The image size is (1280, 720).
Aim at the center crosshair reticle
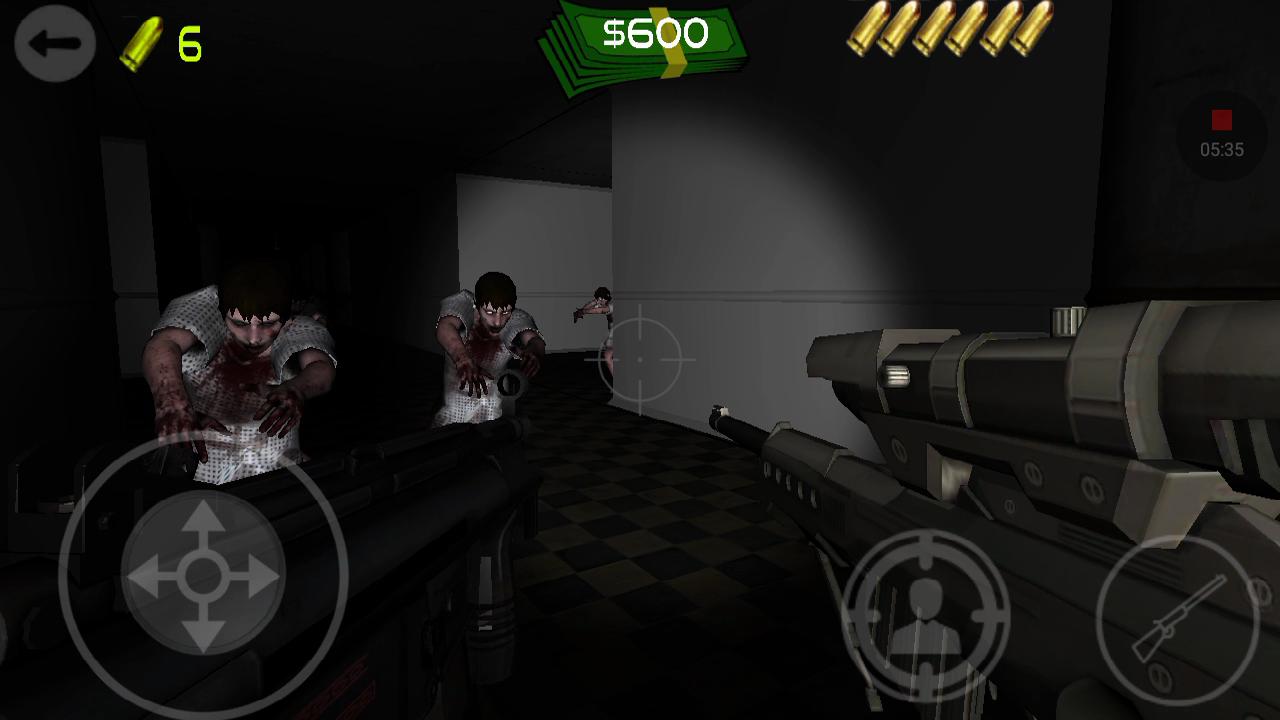pos(640,360)
